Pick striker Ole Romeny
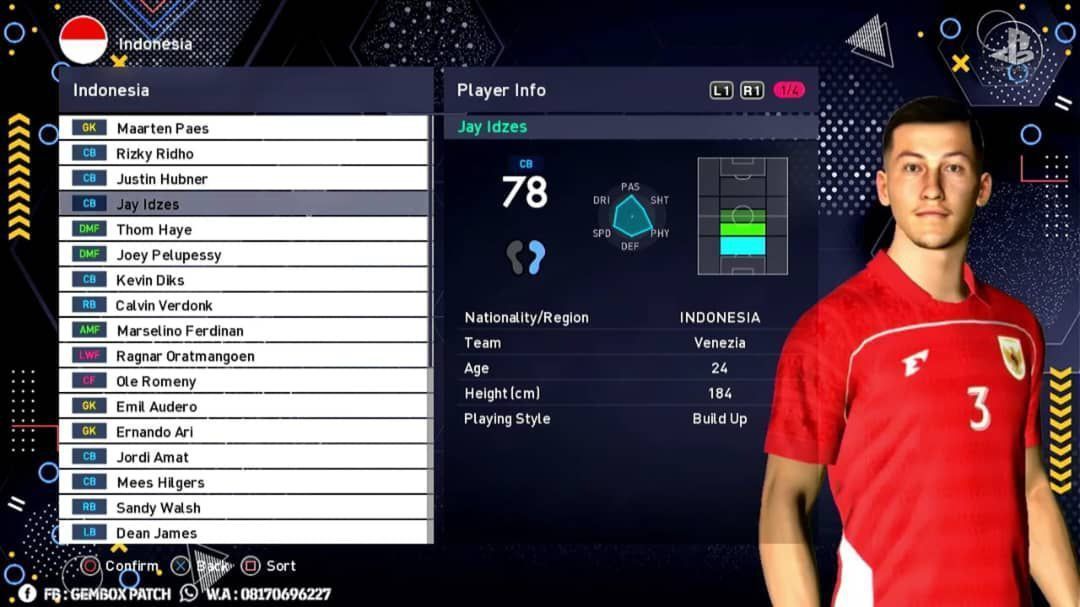 243,381
